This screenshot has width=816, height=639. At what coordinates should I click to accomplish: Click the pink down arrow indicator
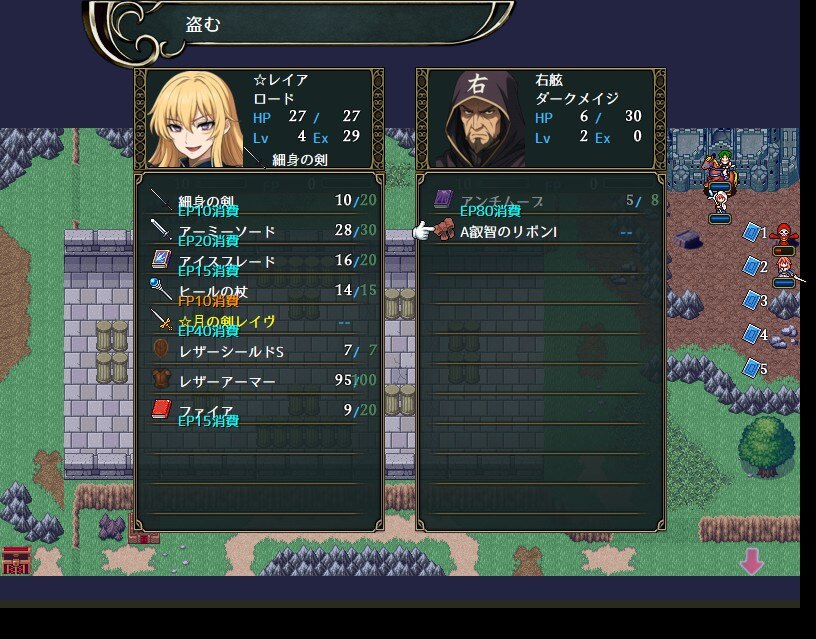752,563
